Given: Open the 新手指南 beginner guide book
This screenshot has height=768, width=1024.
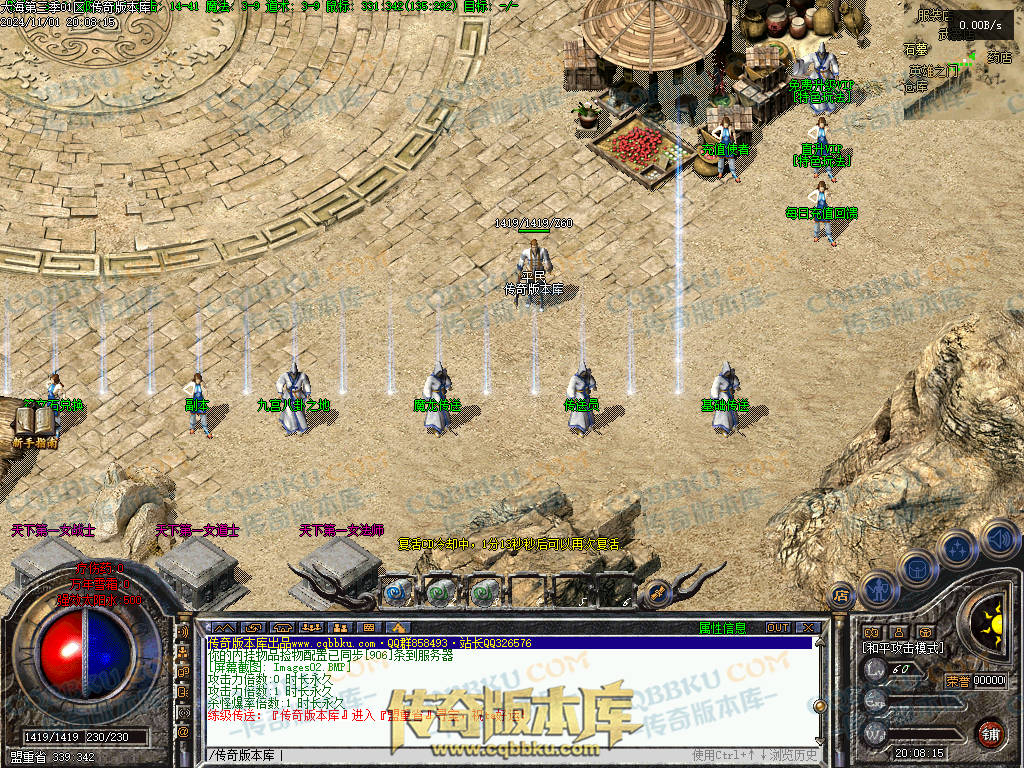Looking at the screenshot, I should (34, 426).
